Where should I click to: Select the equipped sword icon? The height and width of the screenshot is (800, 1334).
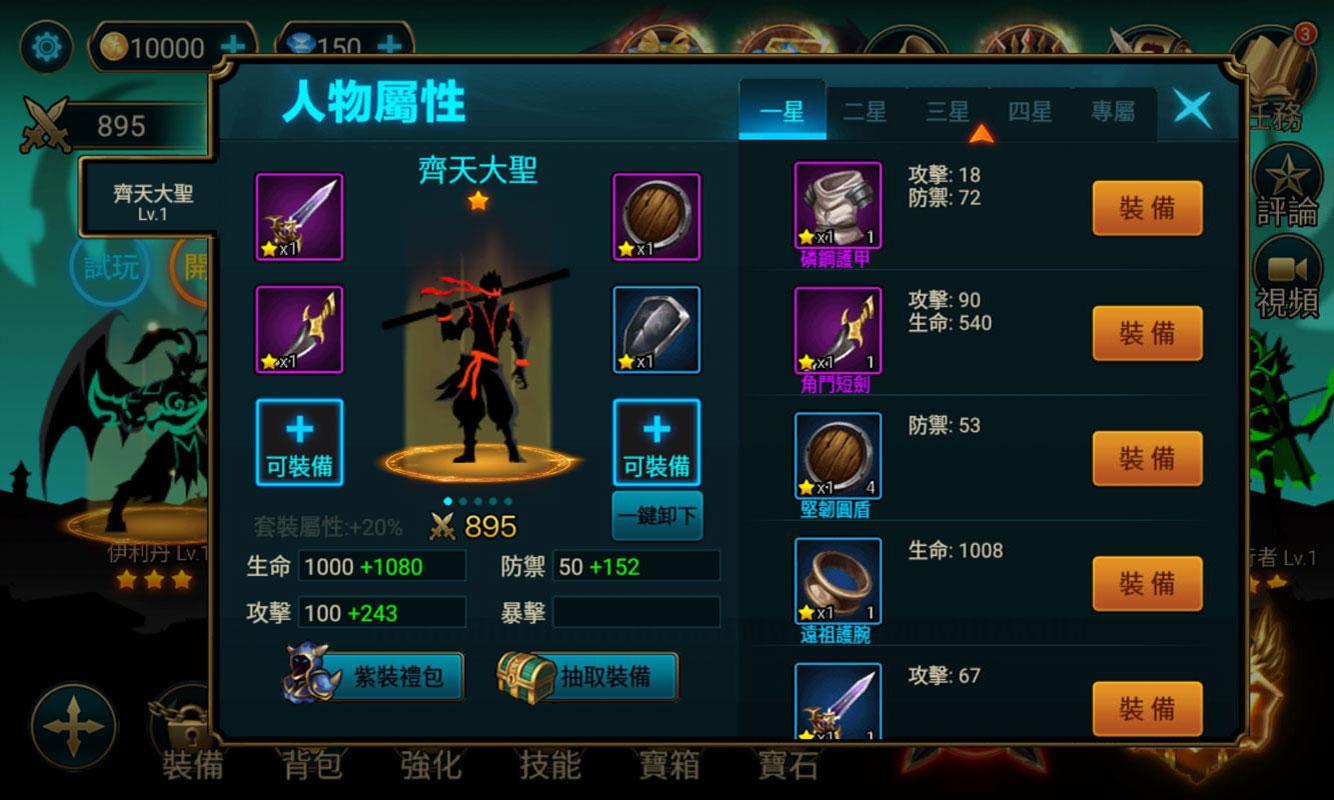pos(297,218)
